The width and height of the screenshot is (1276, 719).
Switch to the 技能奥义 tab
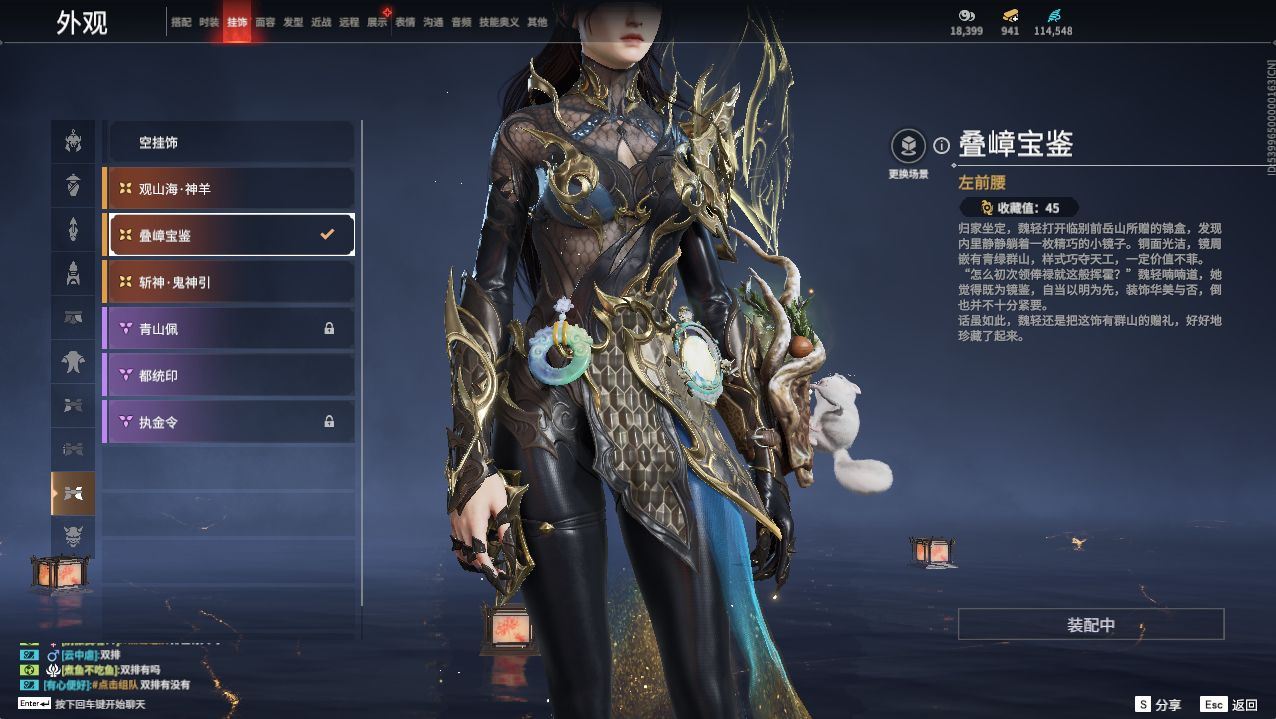point(499,22)
